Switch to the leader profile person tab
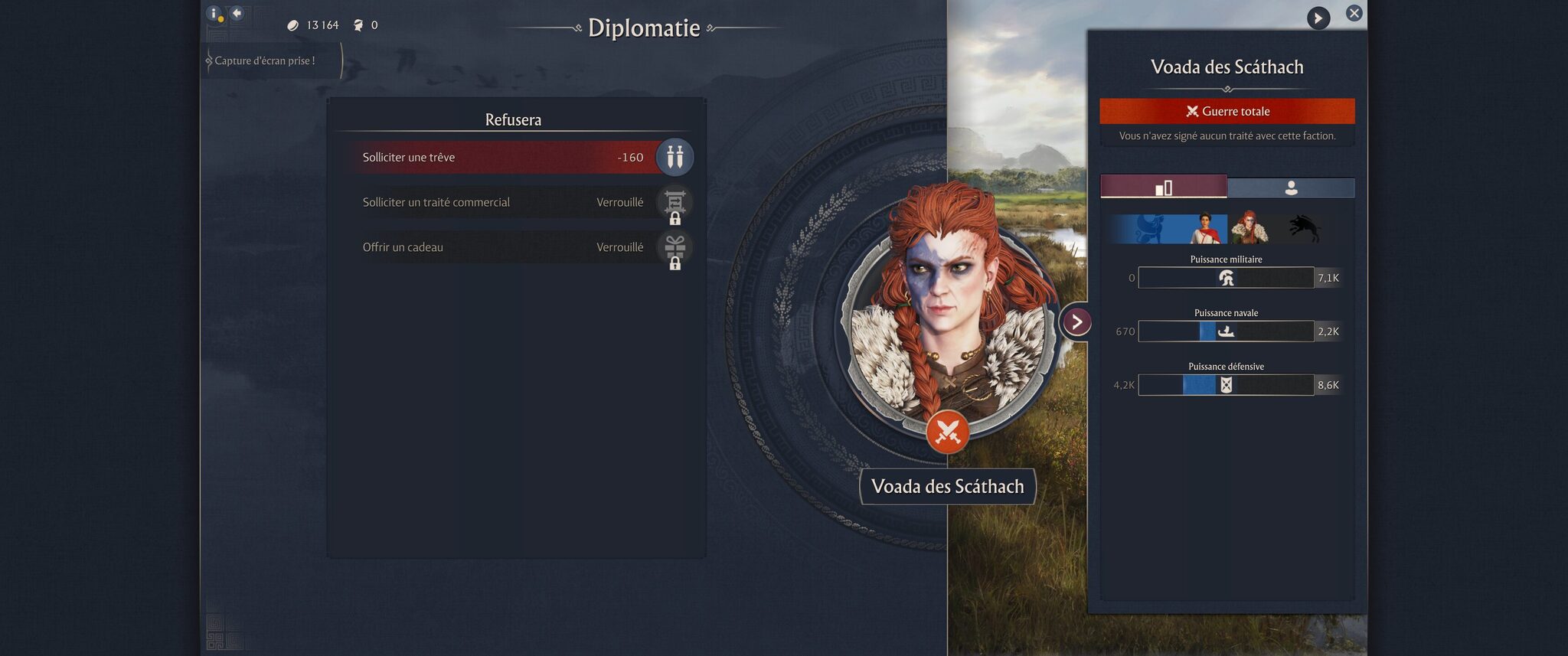The image size is (1568, 656). [1291, 188]
